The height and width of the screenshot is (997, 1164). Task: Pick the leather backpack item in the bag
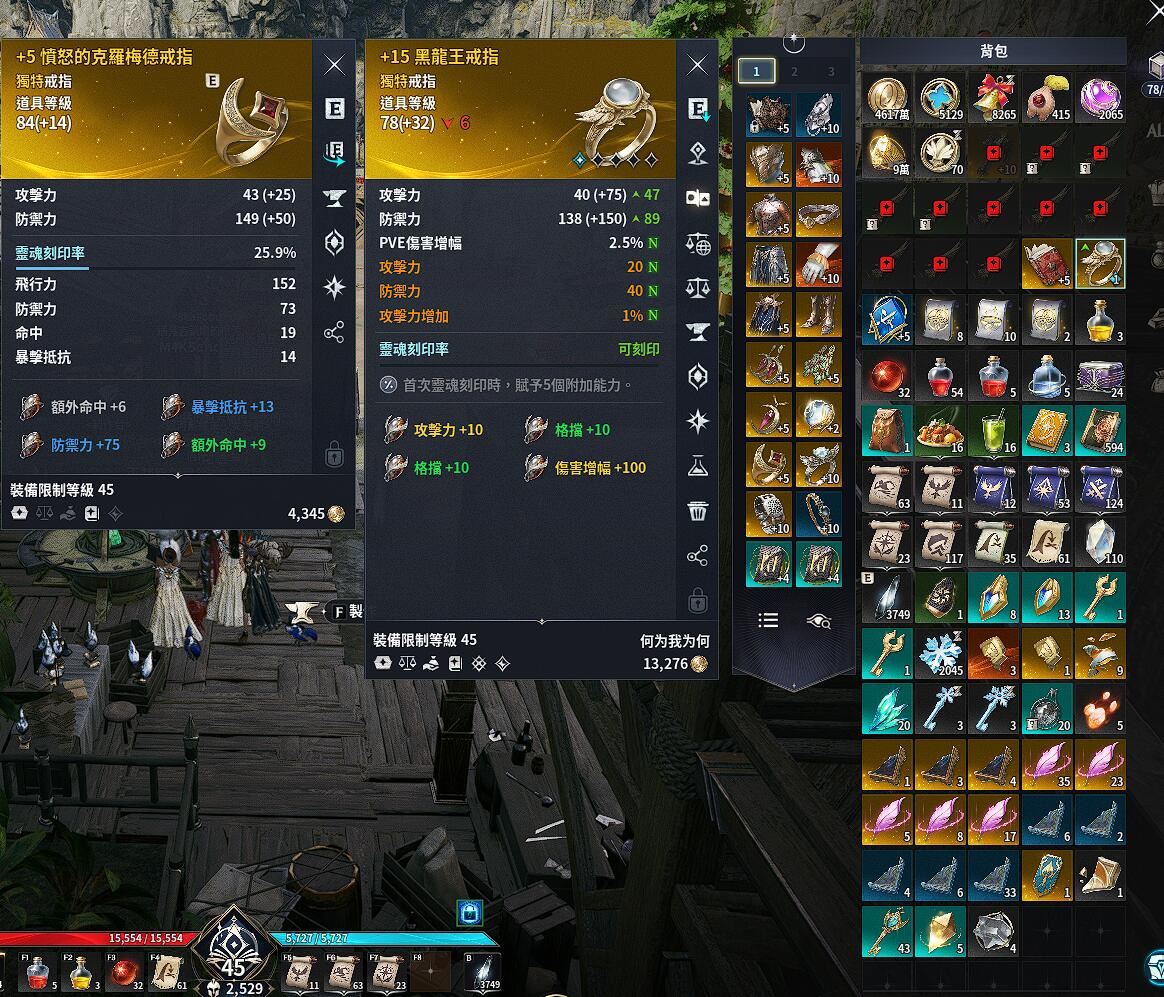(886, 430)
